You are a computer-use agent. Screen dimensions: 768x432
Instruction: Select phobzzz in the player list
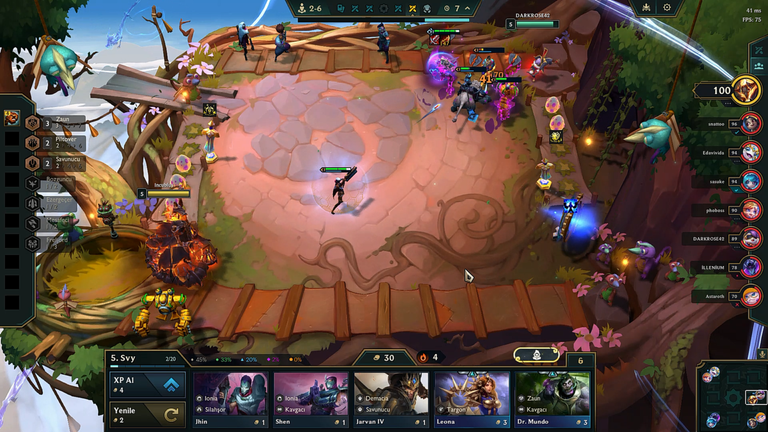pyautogui.click(x=750, y=210)
